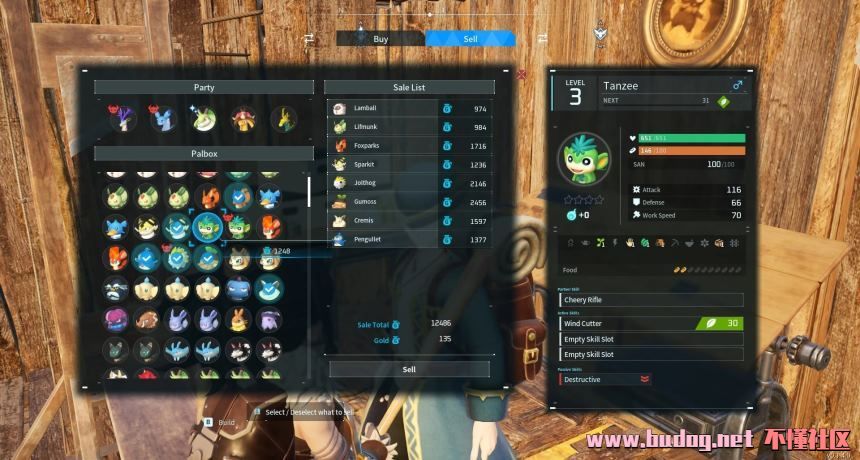Close the sell window with the red X
This screenshot has height=460, width=860.
pyautogui.click(x=522, y=74)
